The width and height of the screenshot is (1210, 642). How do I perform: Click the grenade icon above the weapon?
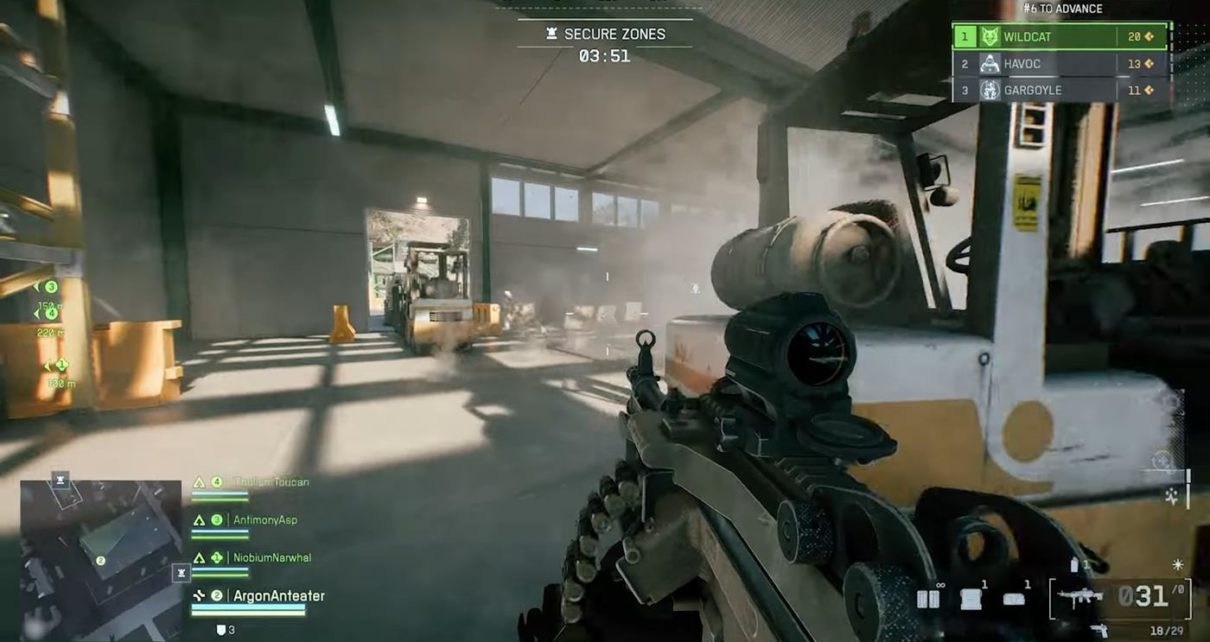(x=1074, y=565)
